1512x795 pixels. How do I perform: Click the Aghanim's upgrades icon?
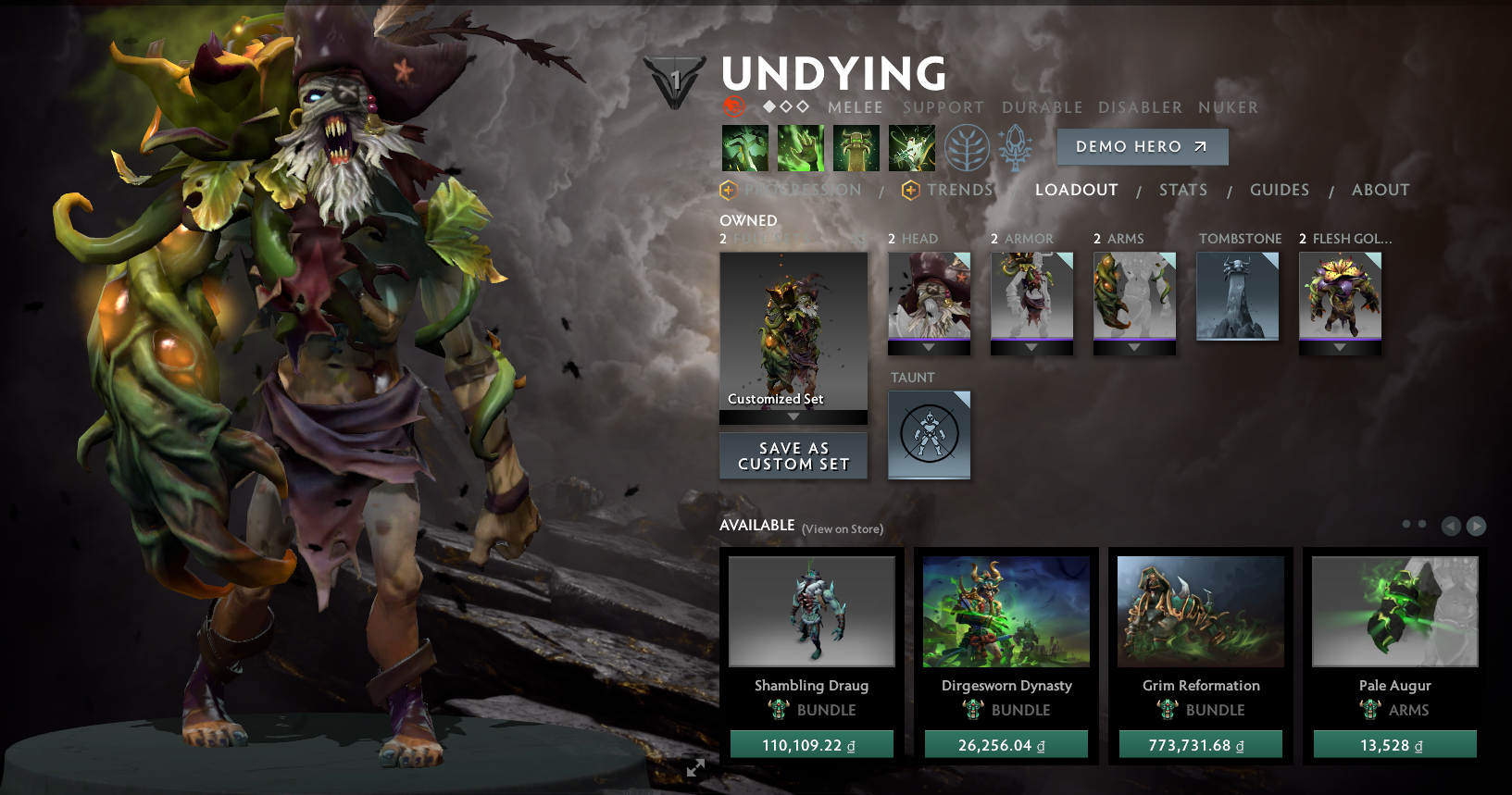pos(1015,147)
